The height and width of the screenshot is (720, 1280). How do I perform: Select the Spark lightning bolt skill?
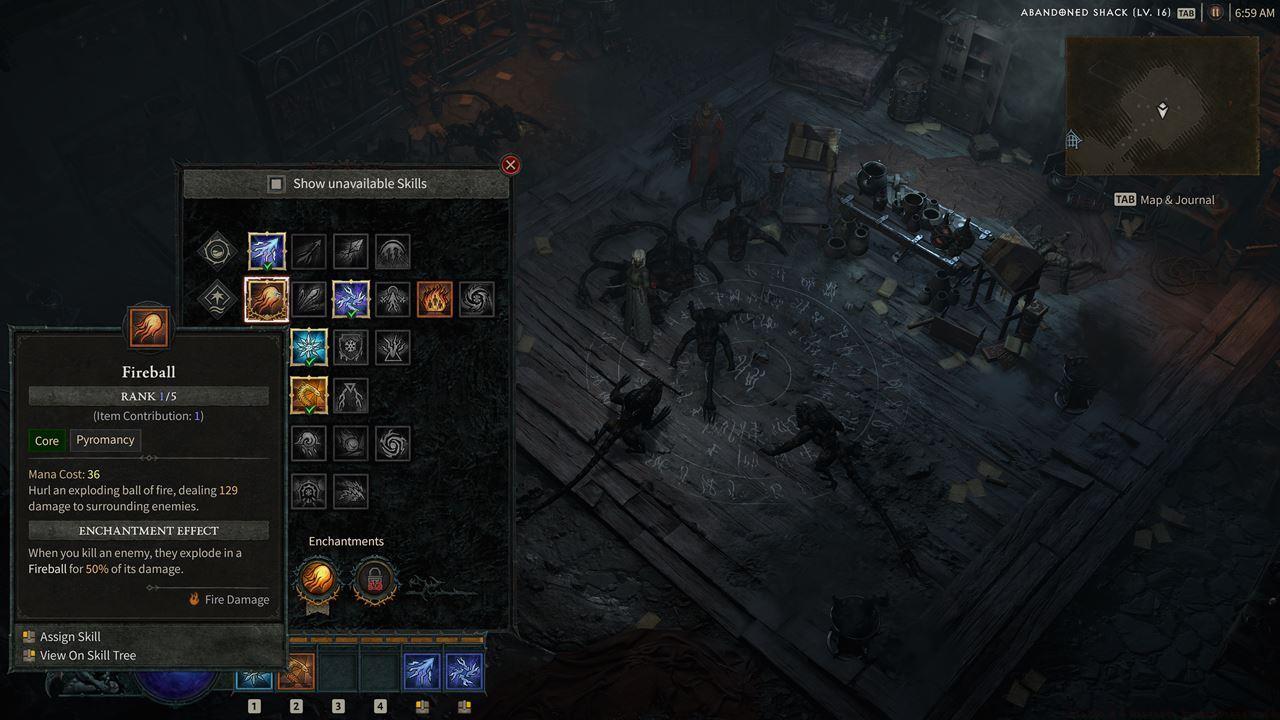pyautogui.click(x=267, y=252)
